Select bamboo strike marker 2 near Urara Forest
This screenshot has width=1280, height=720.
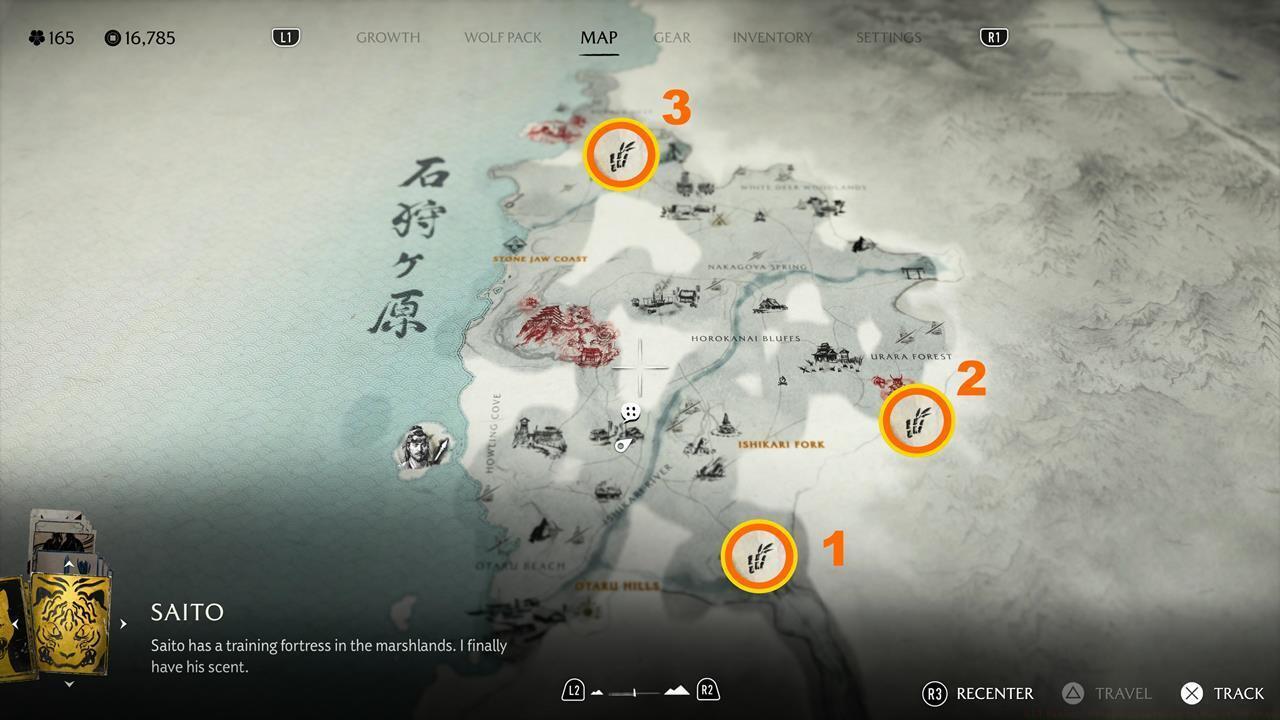tap(915, 421)
